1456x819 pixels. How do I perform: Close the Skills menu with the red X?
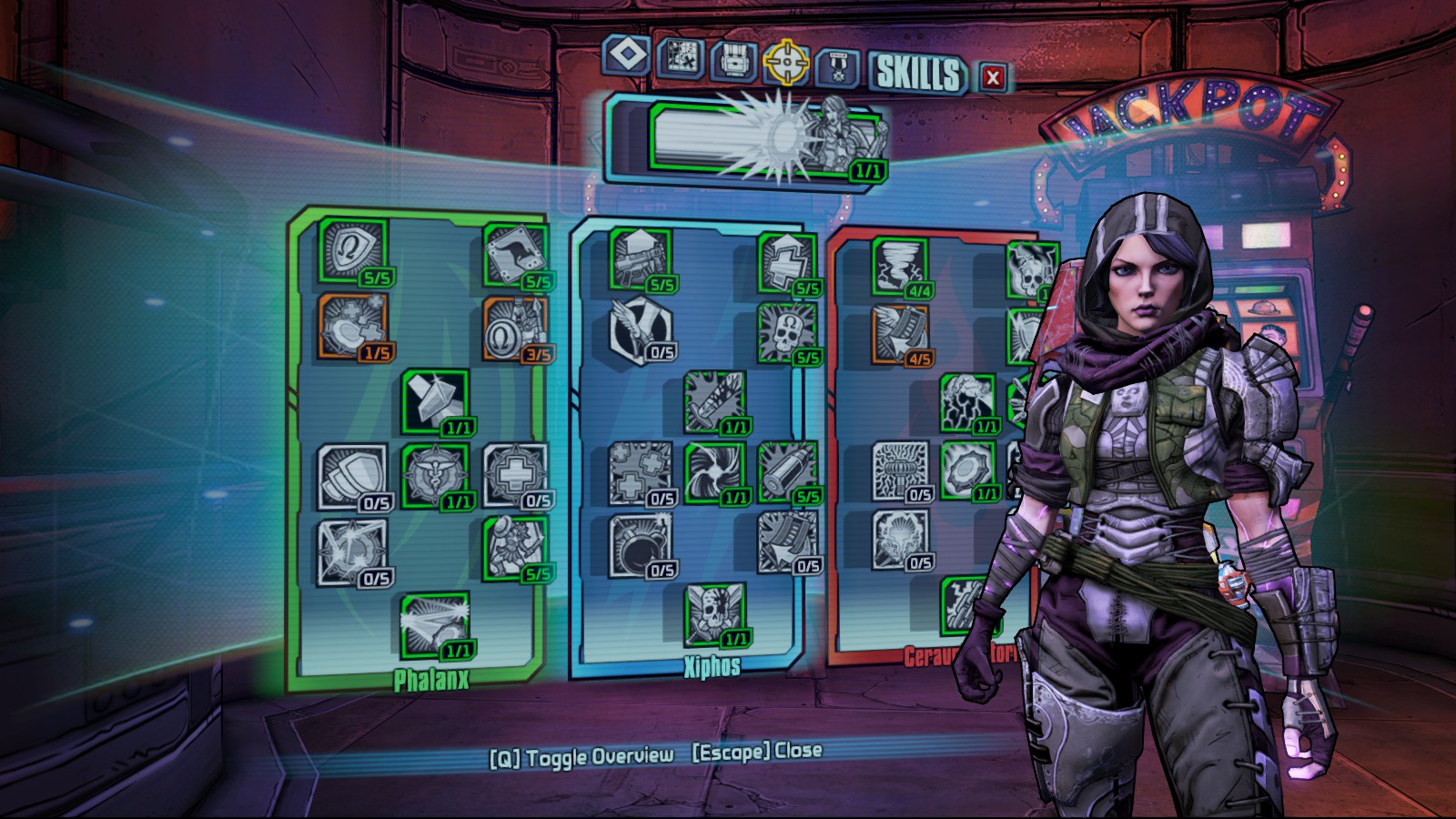(x=993, y=78)
